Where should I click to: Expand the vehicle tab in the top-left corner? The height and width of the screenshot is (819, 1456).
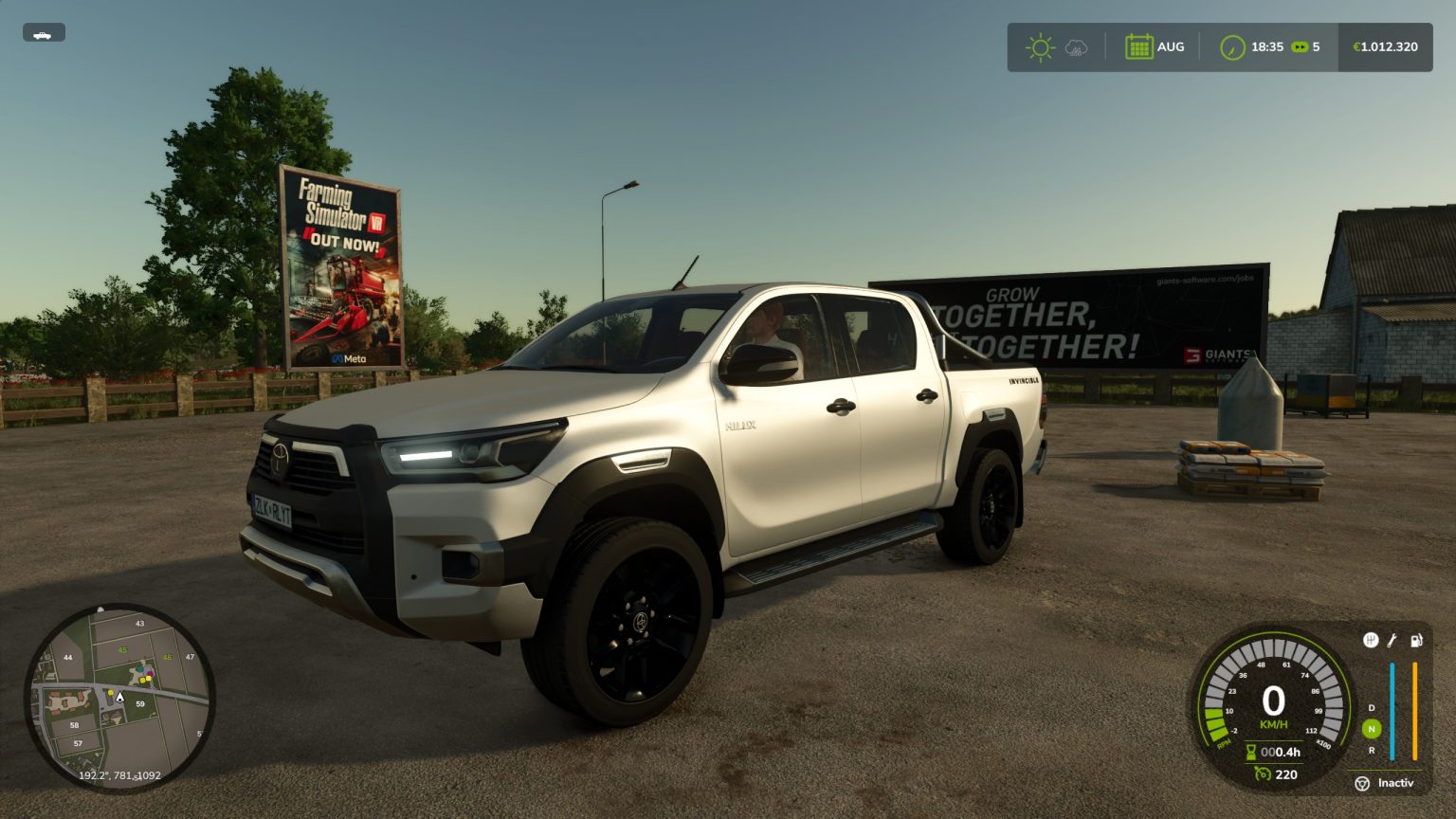click(x=45, y=31)
